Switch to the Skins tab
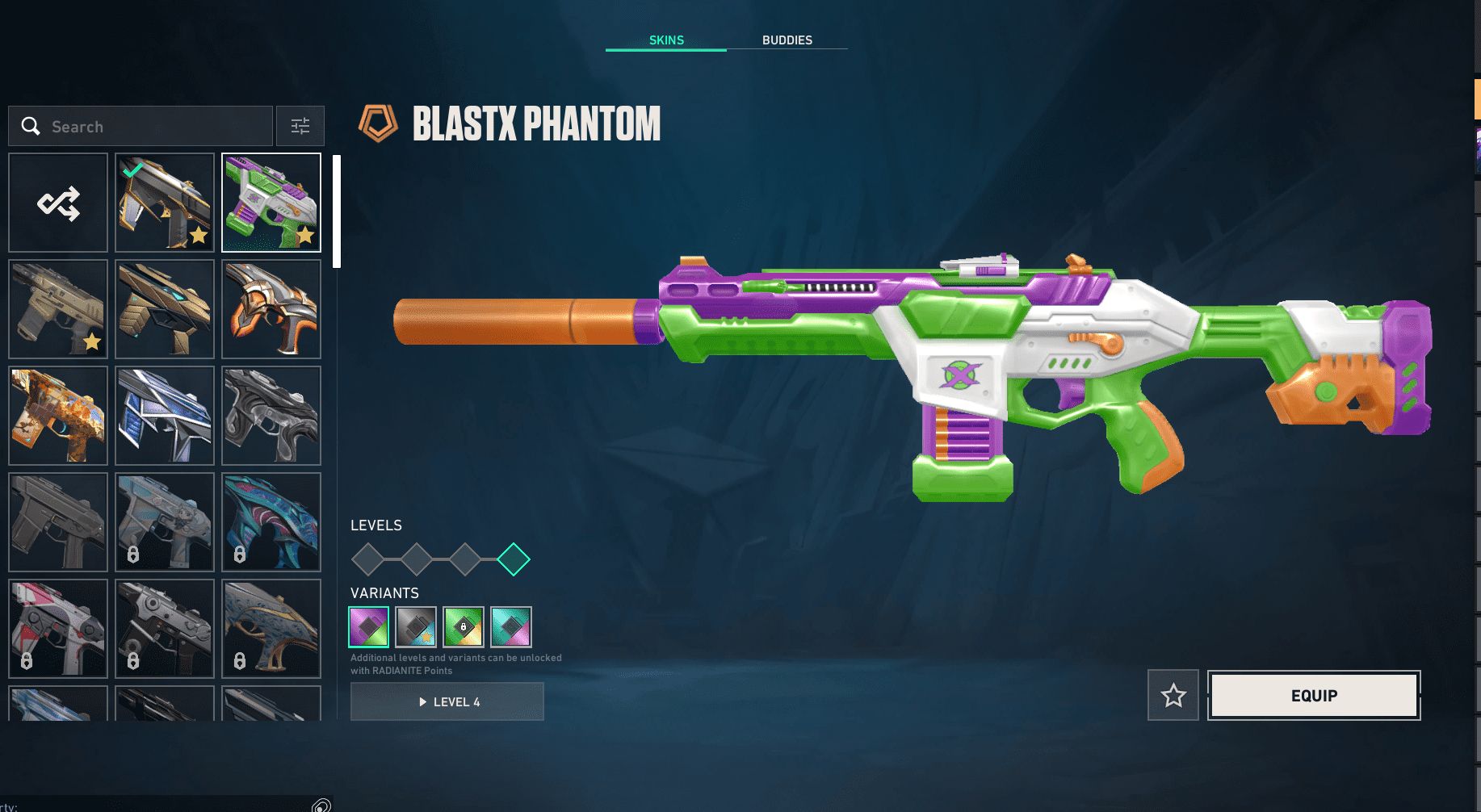 (666, 40)
